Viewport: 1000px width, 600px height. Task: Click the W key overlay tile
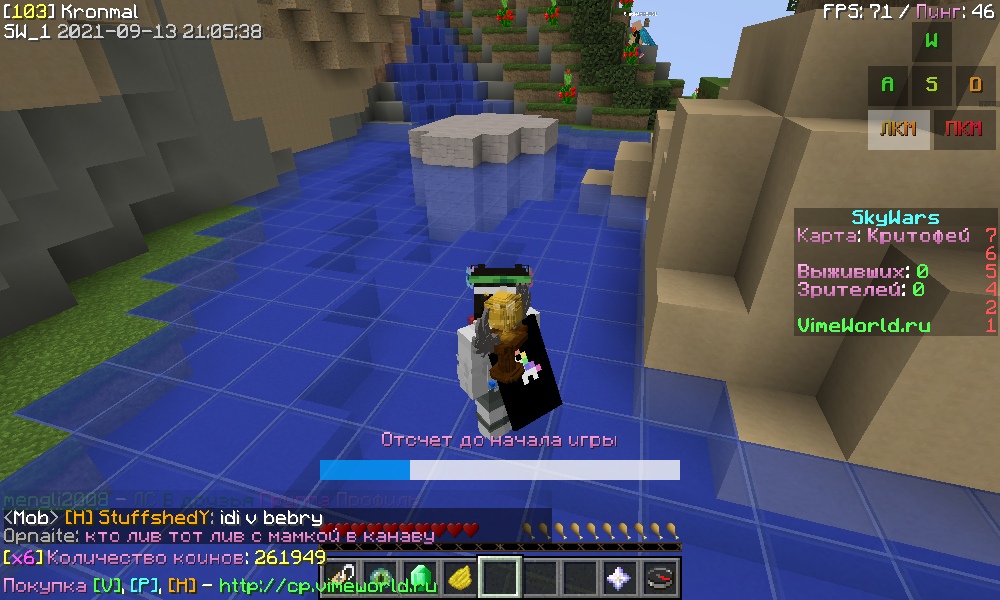931,42
